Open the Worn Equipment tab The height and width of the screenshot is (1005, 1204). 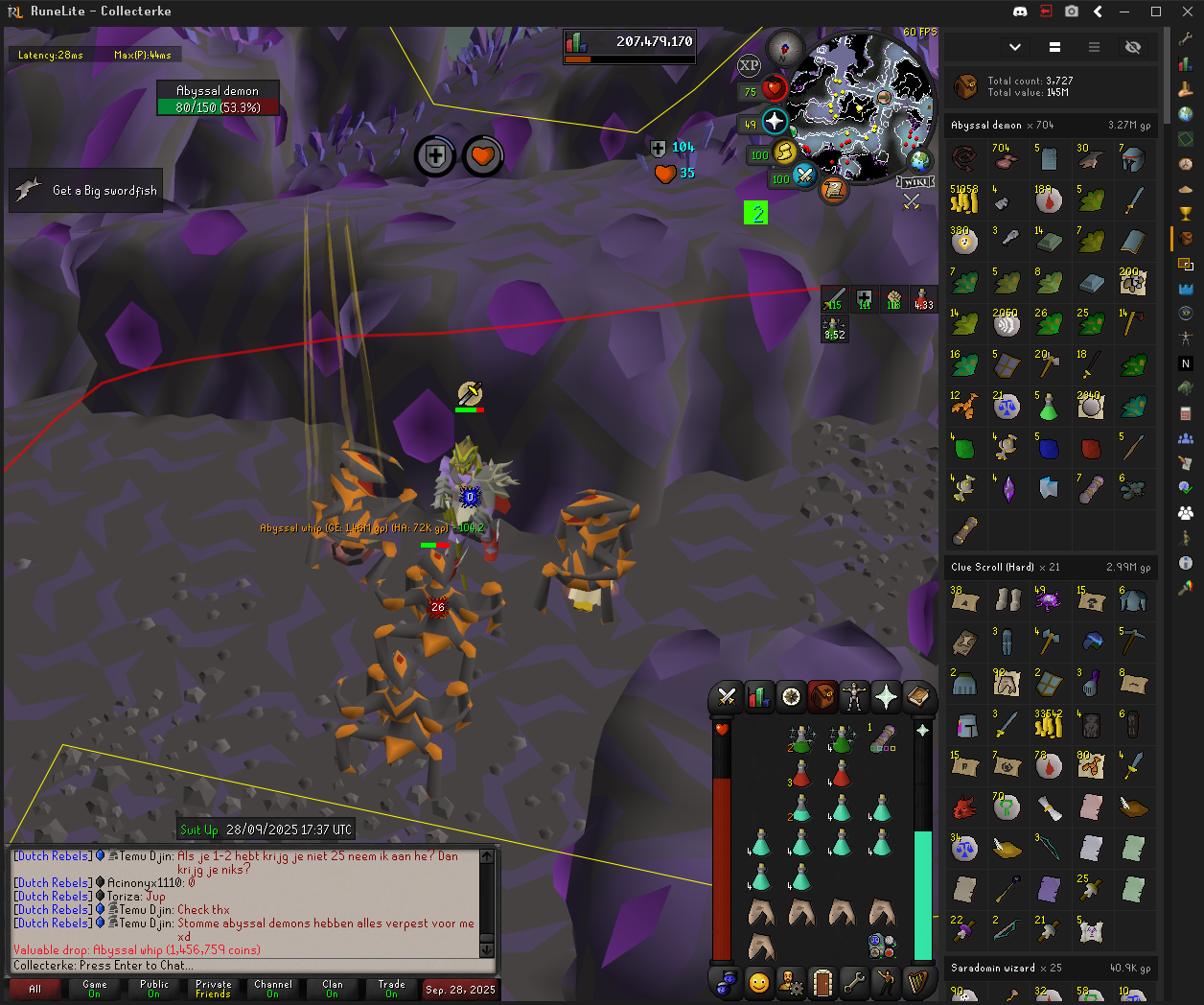[x=854, y=697]
